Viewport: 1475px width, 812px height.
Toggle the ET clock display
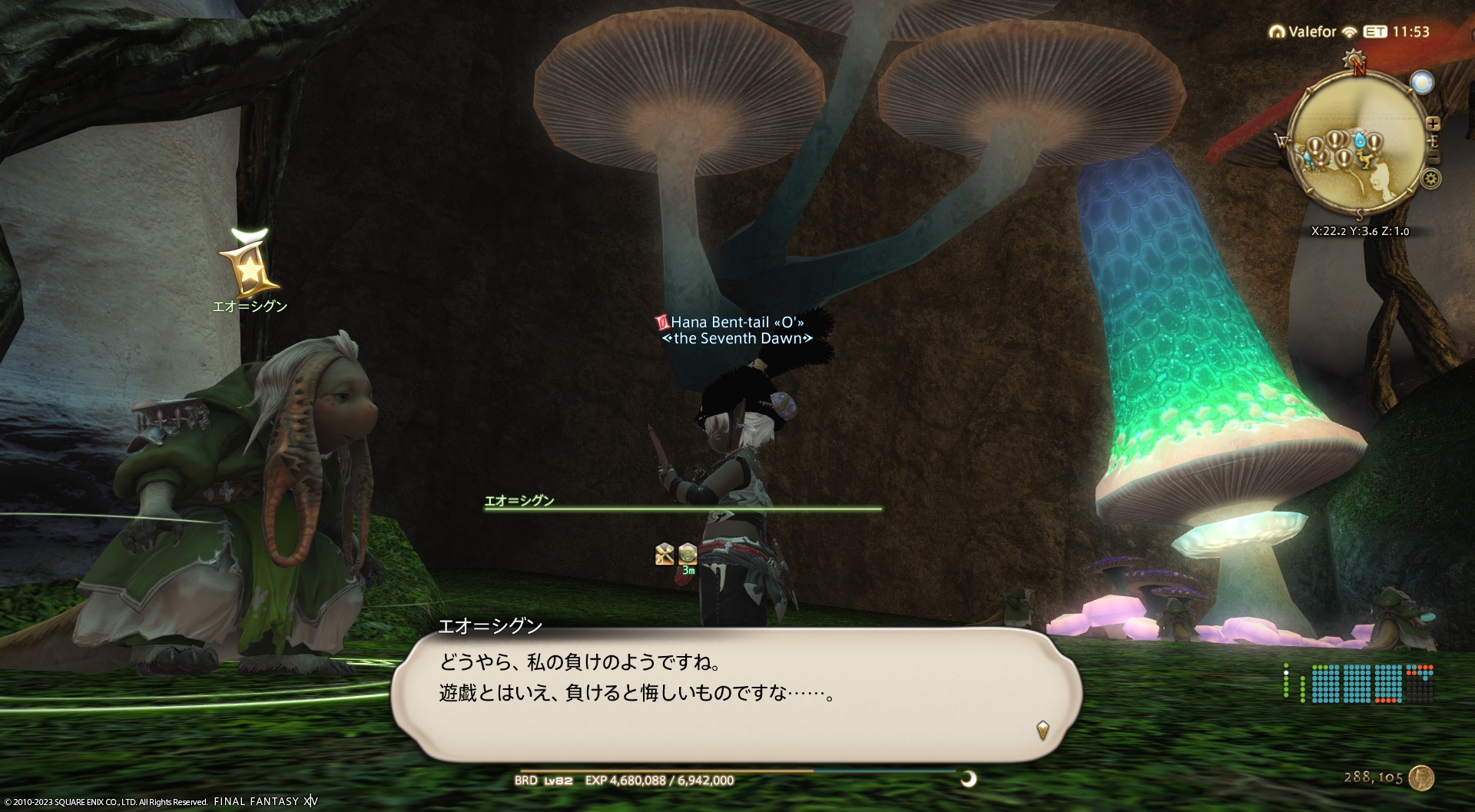pyautogui.click(x=1375, y=32)
